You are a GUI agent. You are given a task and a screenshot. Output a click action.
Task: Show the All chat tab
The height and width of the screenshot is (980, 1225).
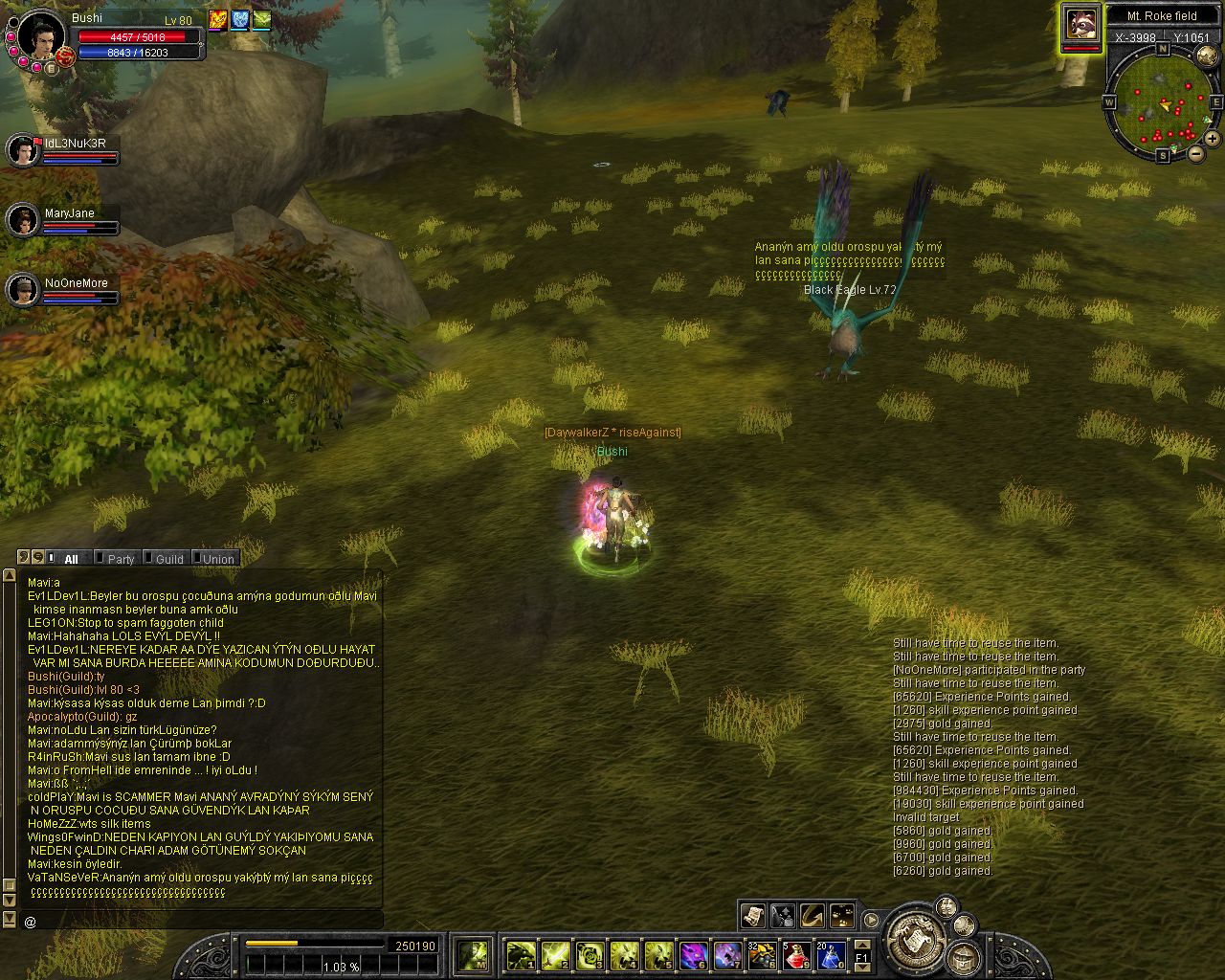click(71, 559)
